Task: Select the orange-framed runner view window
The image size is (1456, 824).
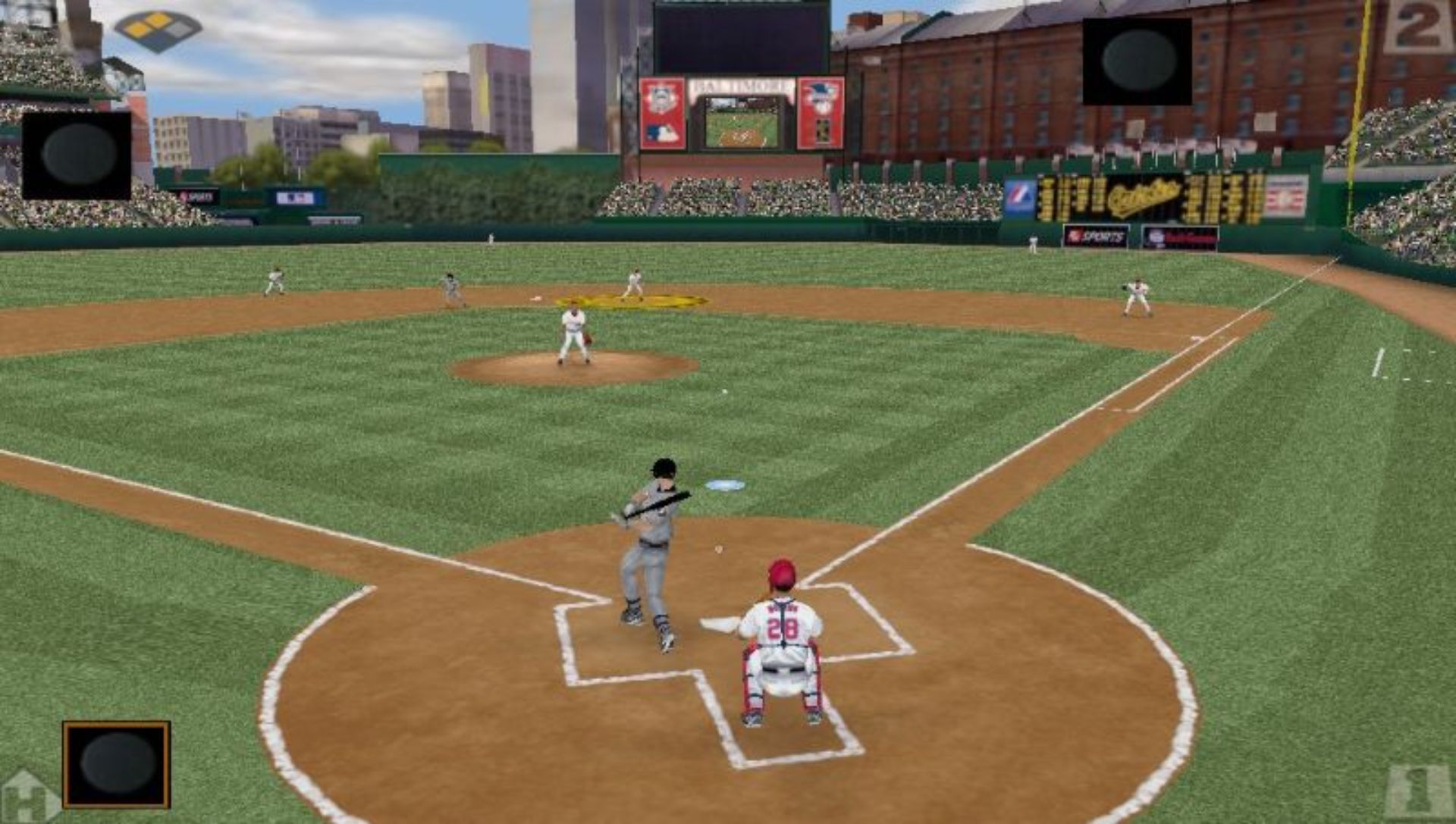Action: click(x=117, y=764)
